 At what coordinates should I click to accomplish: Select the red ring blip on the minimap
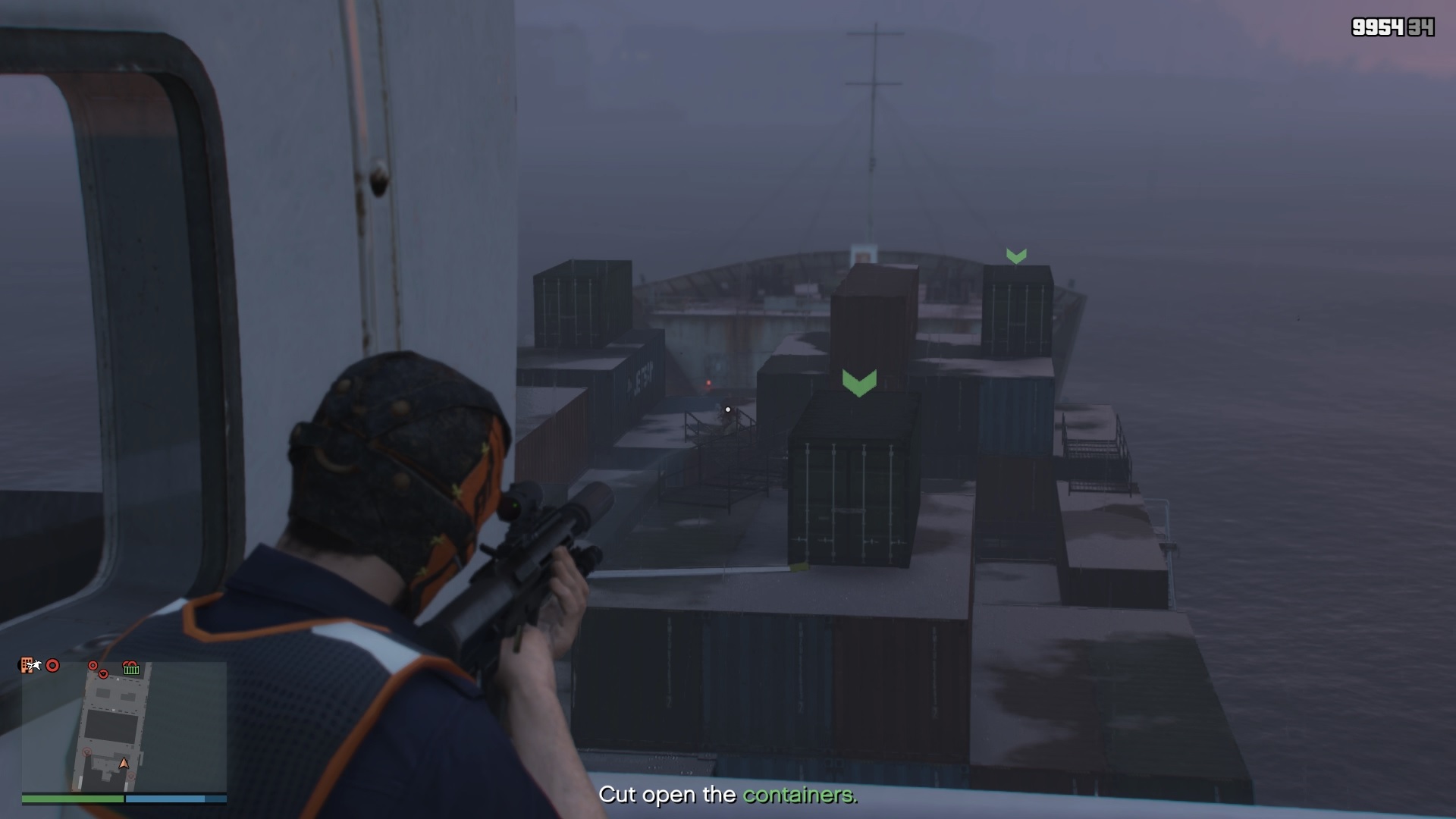[52, 666]
